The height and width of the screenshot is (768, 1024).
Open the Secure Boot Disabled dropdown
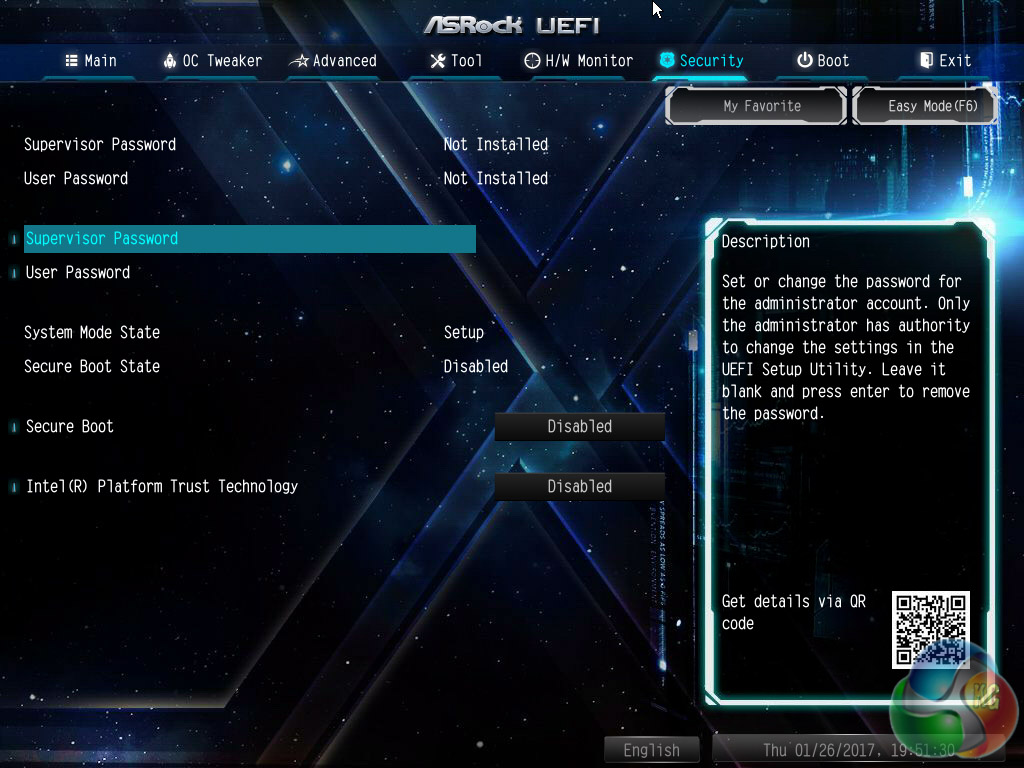point(580,427)
